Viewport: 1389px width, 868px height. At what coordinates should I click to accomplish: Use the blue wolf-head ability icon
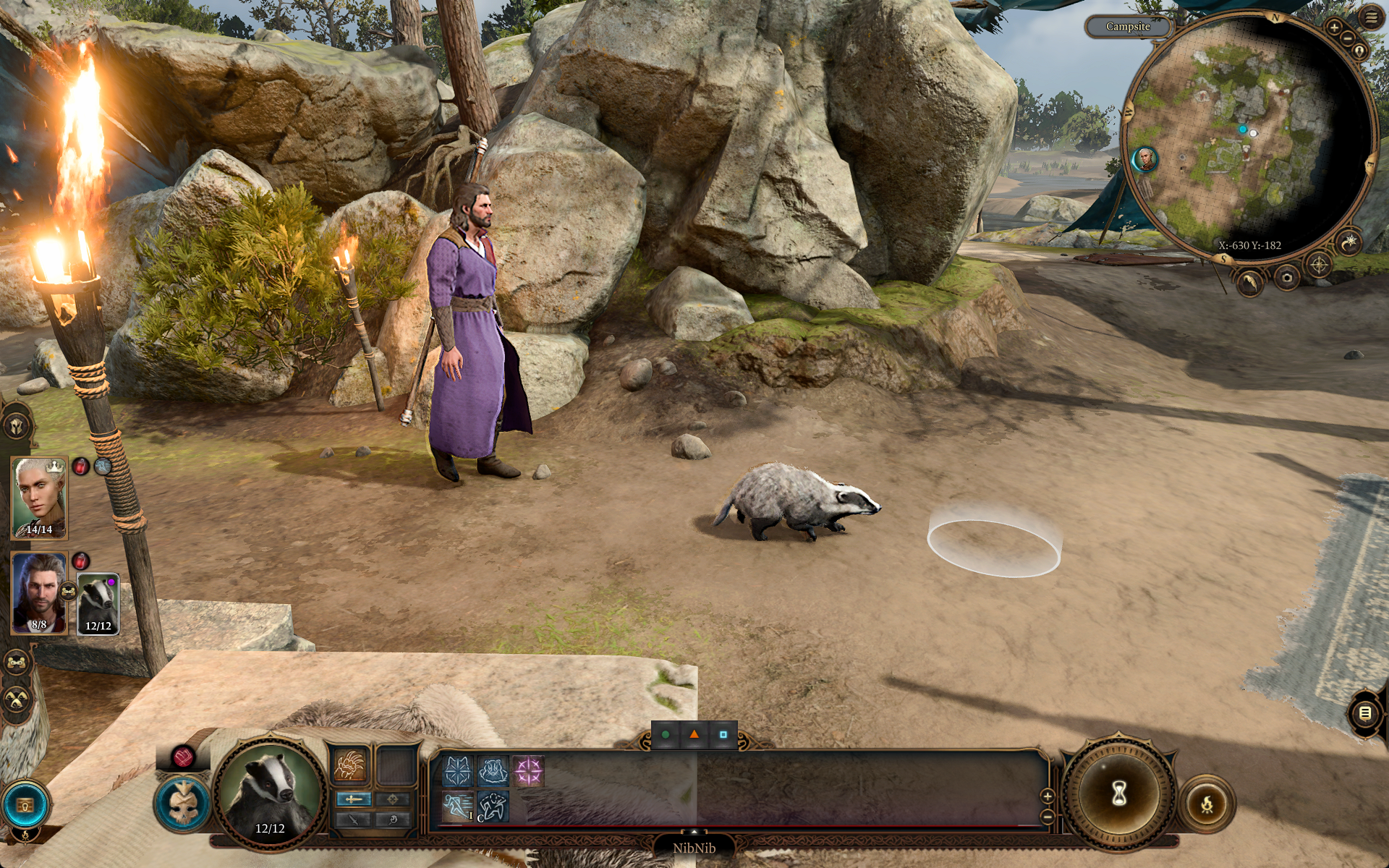(457, 771)
